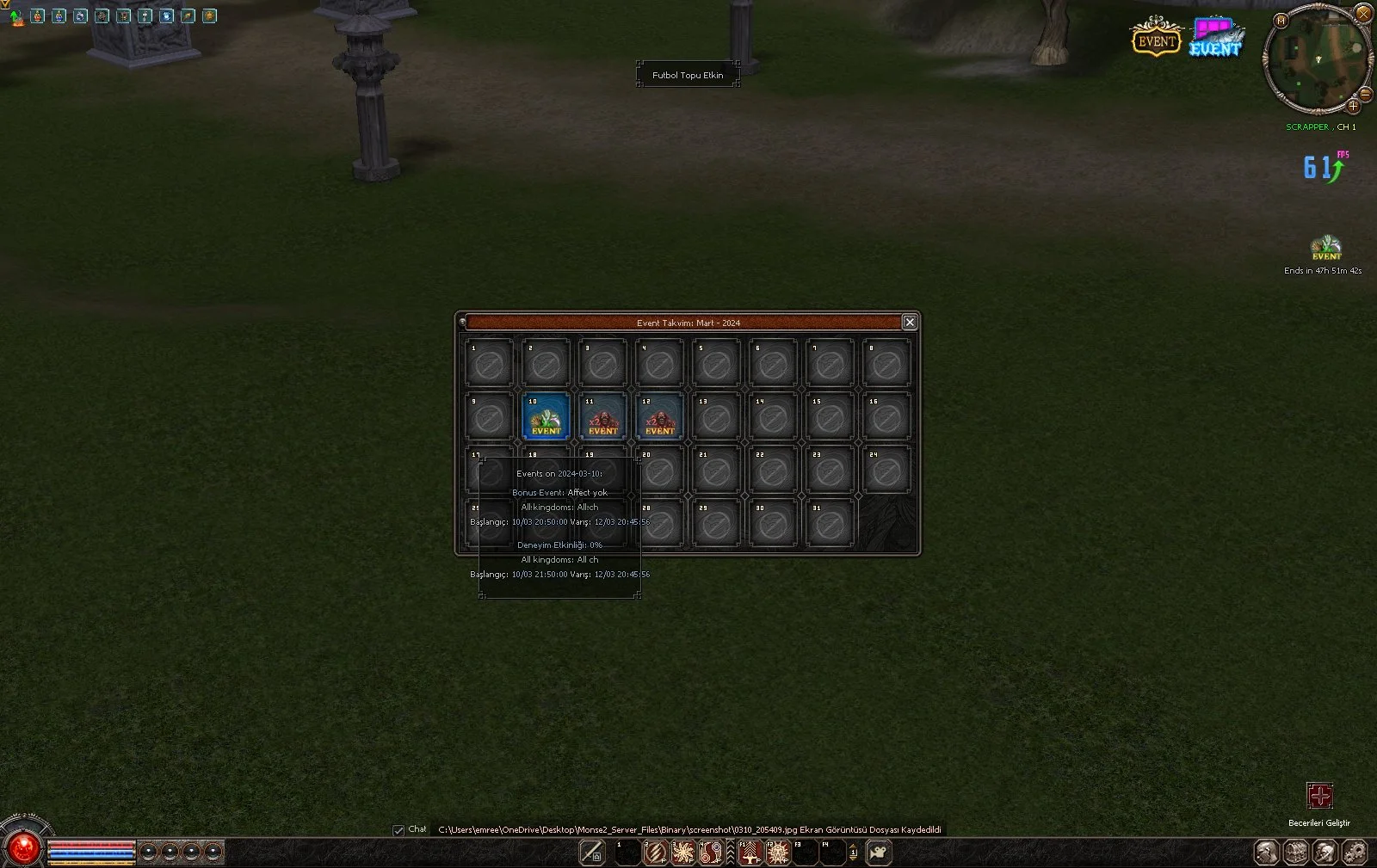Screen dimensions: 1377x868
Task: Click the minimap
Action: pos(1315,60)
